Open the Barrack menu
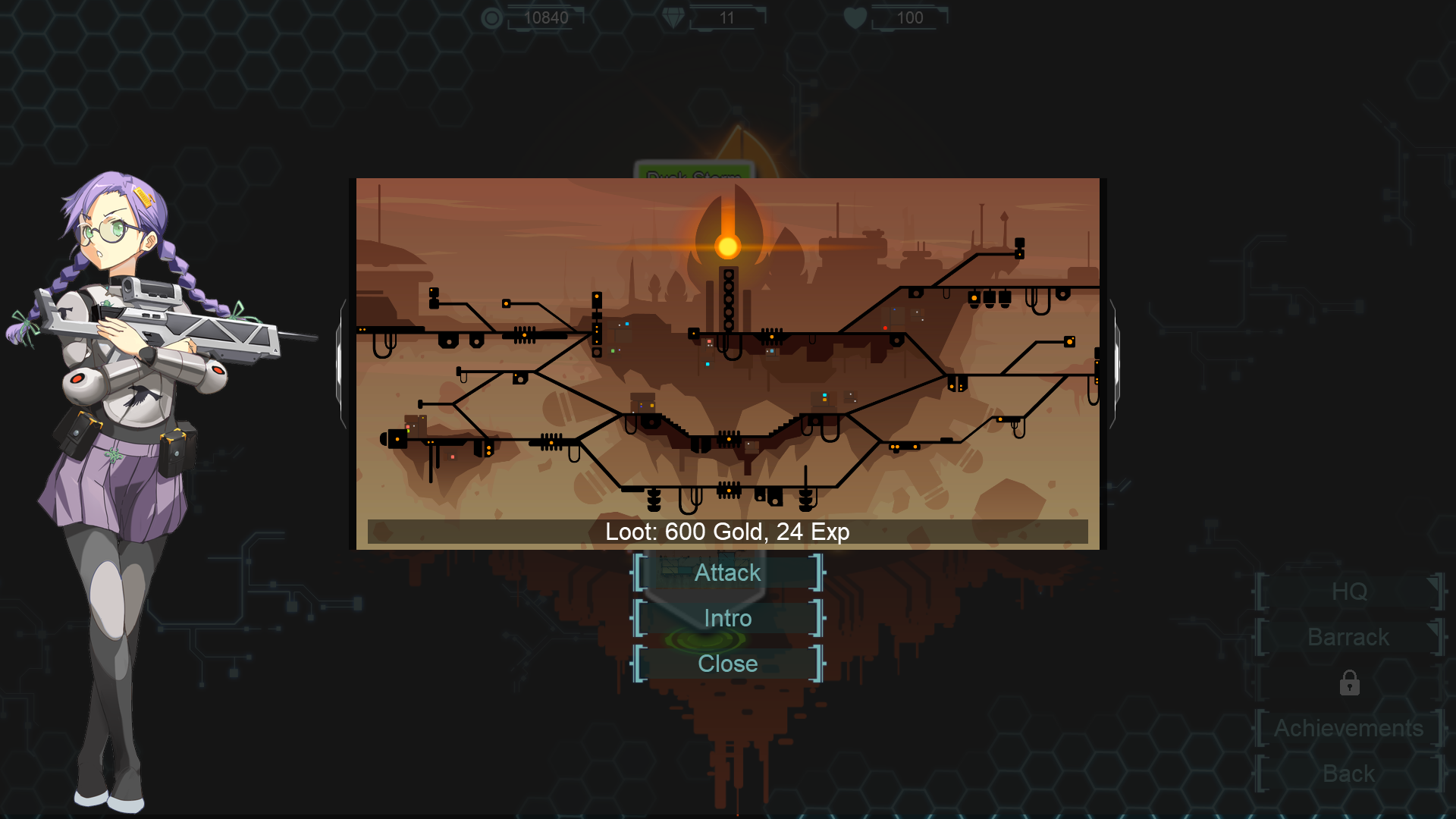 (x=1348, y=638)
